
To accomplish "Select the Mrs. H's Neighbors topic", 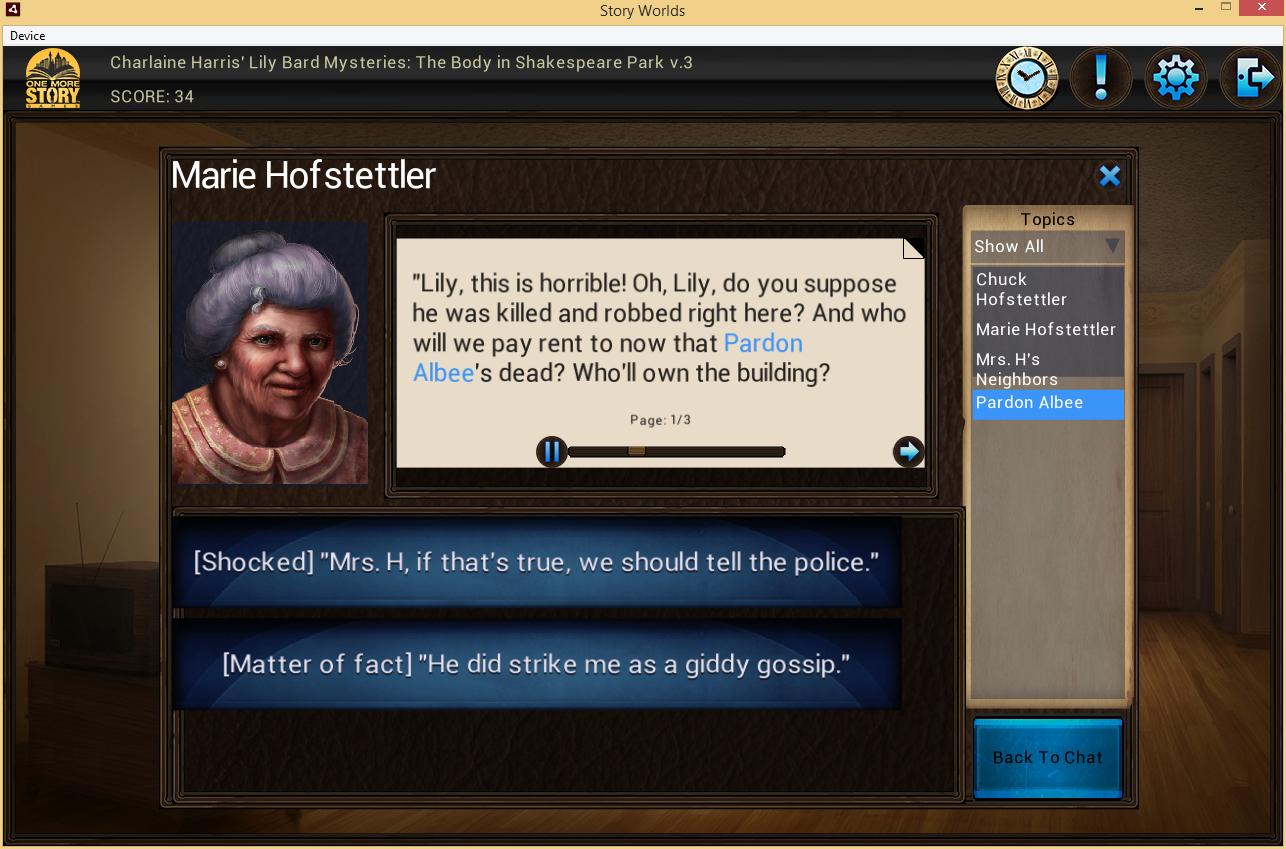I will [x=1047, y=369].
